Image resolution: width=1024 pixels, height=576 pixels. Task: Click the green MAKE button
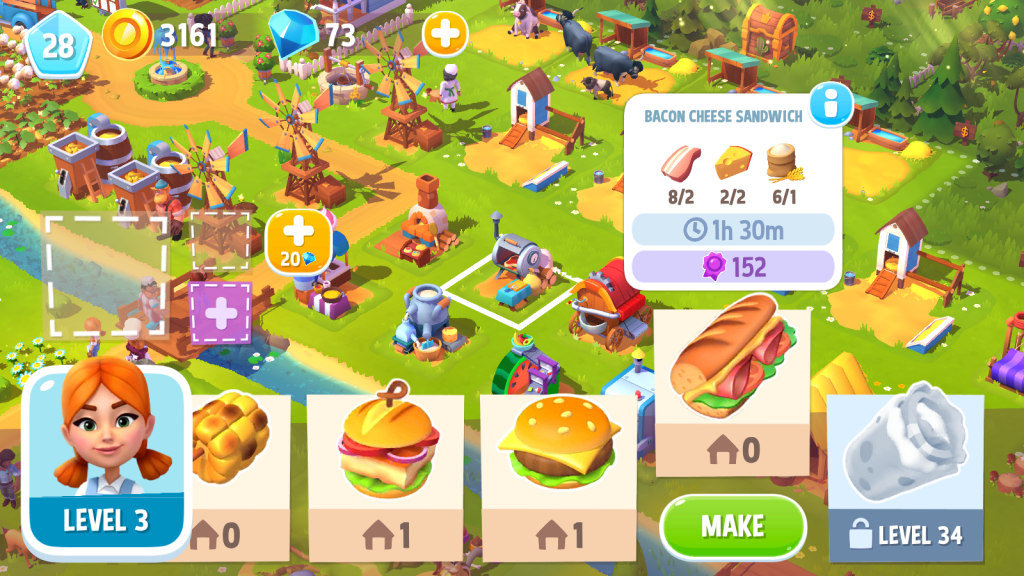pos(732,527)
